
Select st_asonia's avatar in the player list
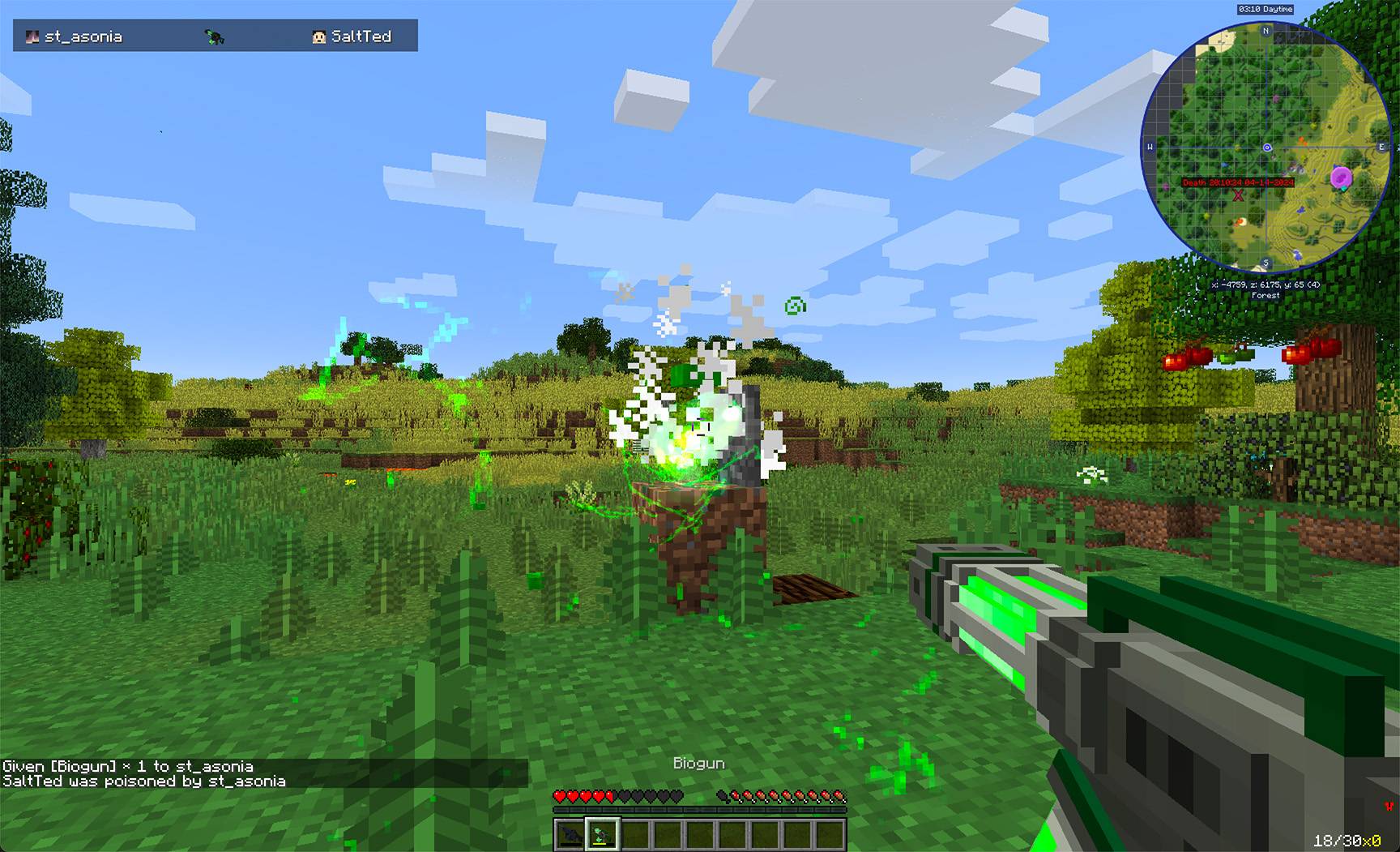pos(32,36)
